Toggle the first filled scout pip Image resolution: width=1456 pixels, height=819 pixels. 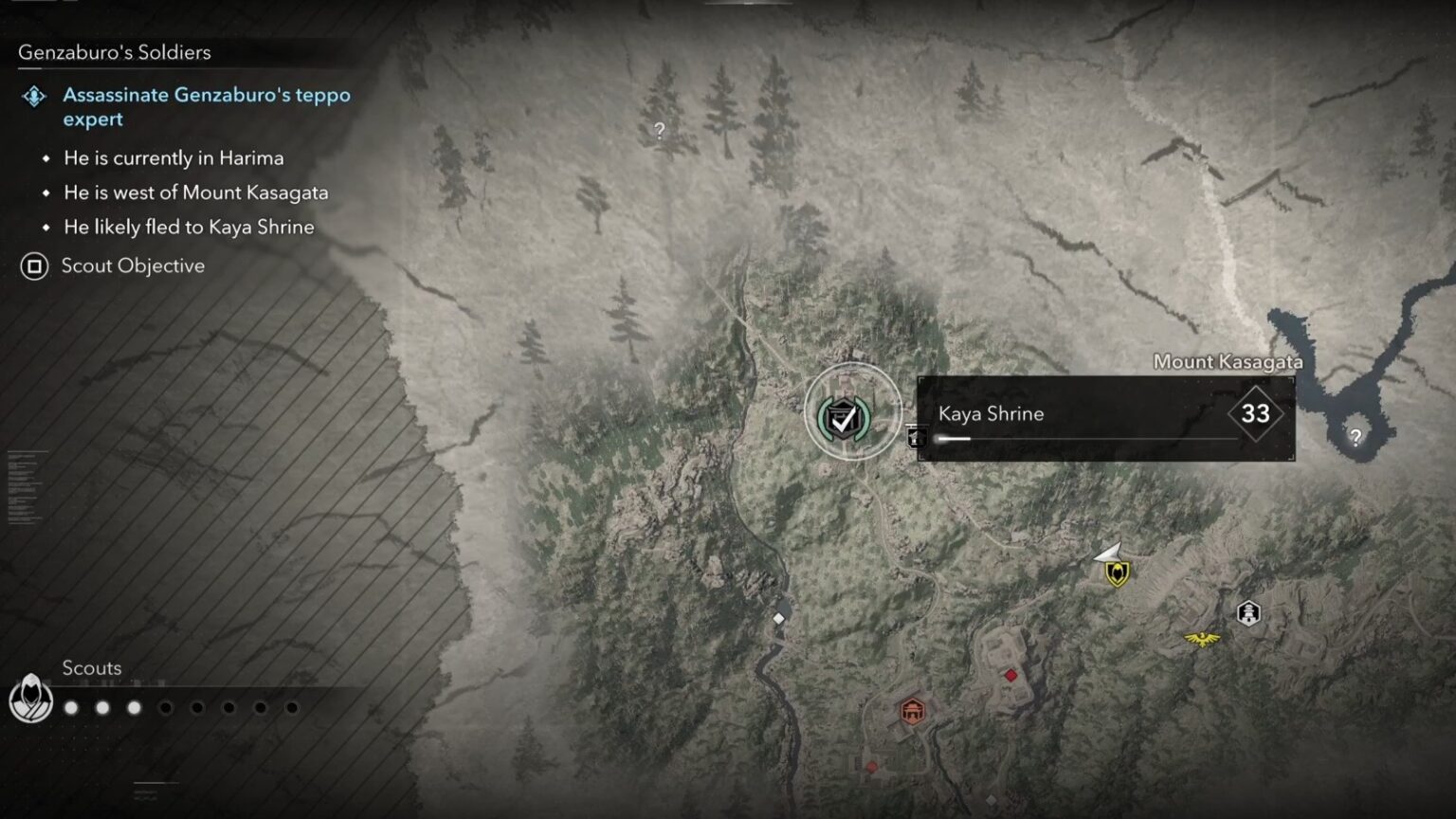(x=71, y=706)
